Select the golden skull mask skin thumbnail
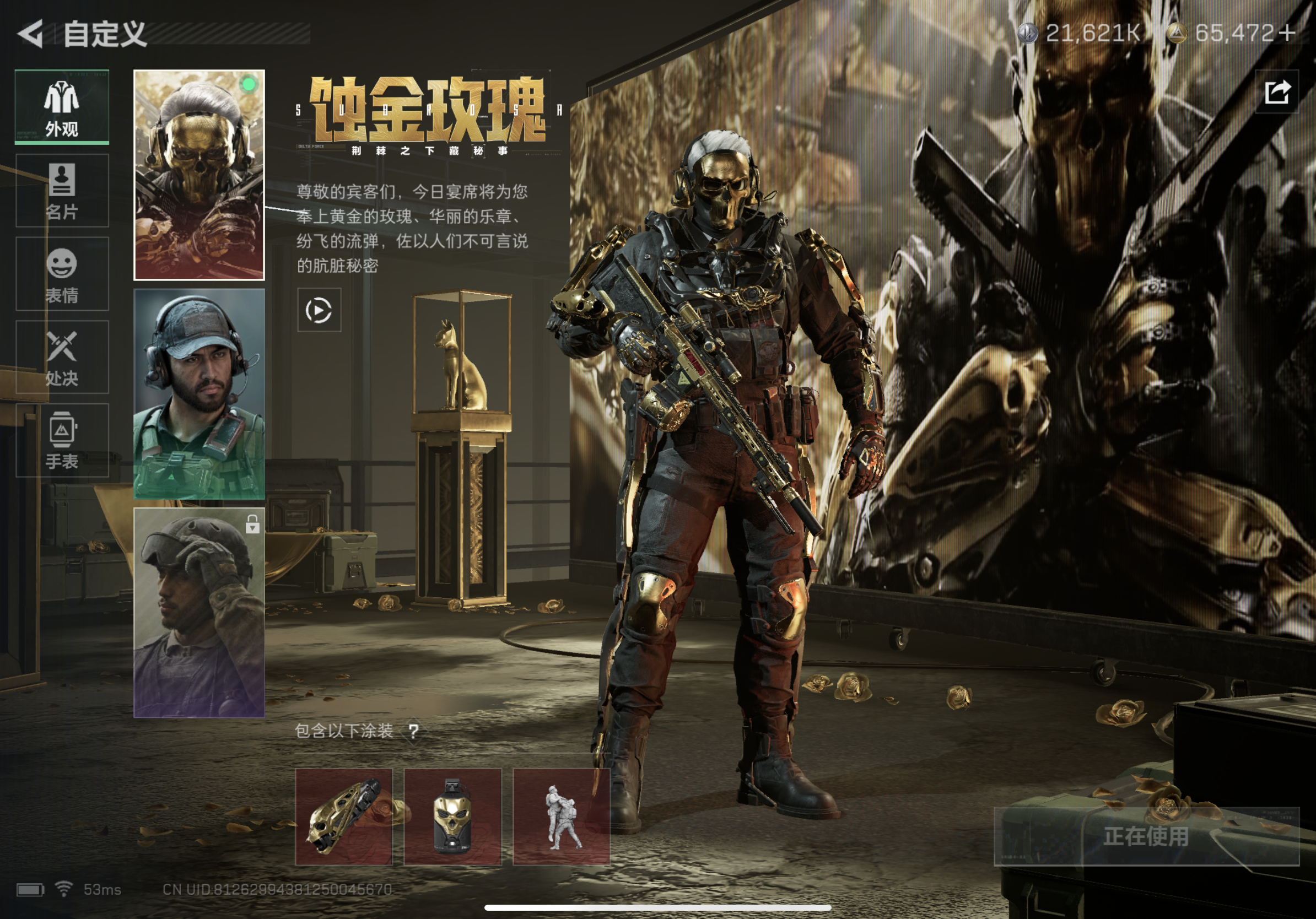 [x=199, y=175]
